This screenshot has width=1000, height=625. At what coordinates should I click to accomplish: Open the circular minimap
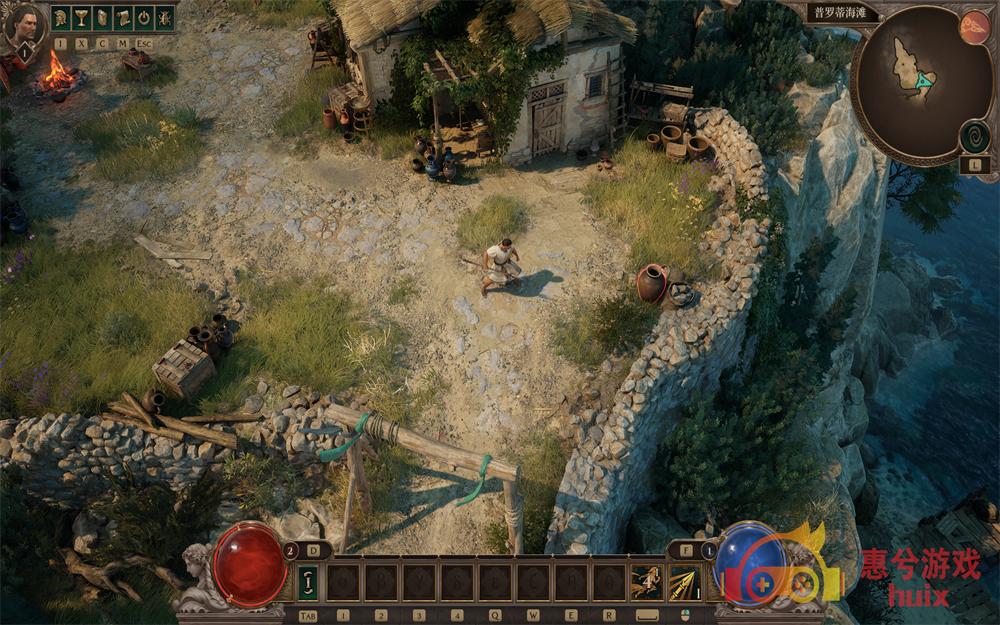[x=909, y=85]
